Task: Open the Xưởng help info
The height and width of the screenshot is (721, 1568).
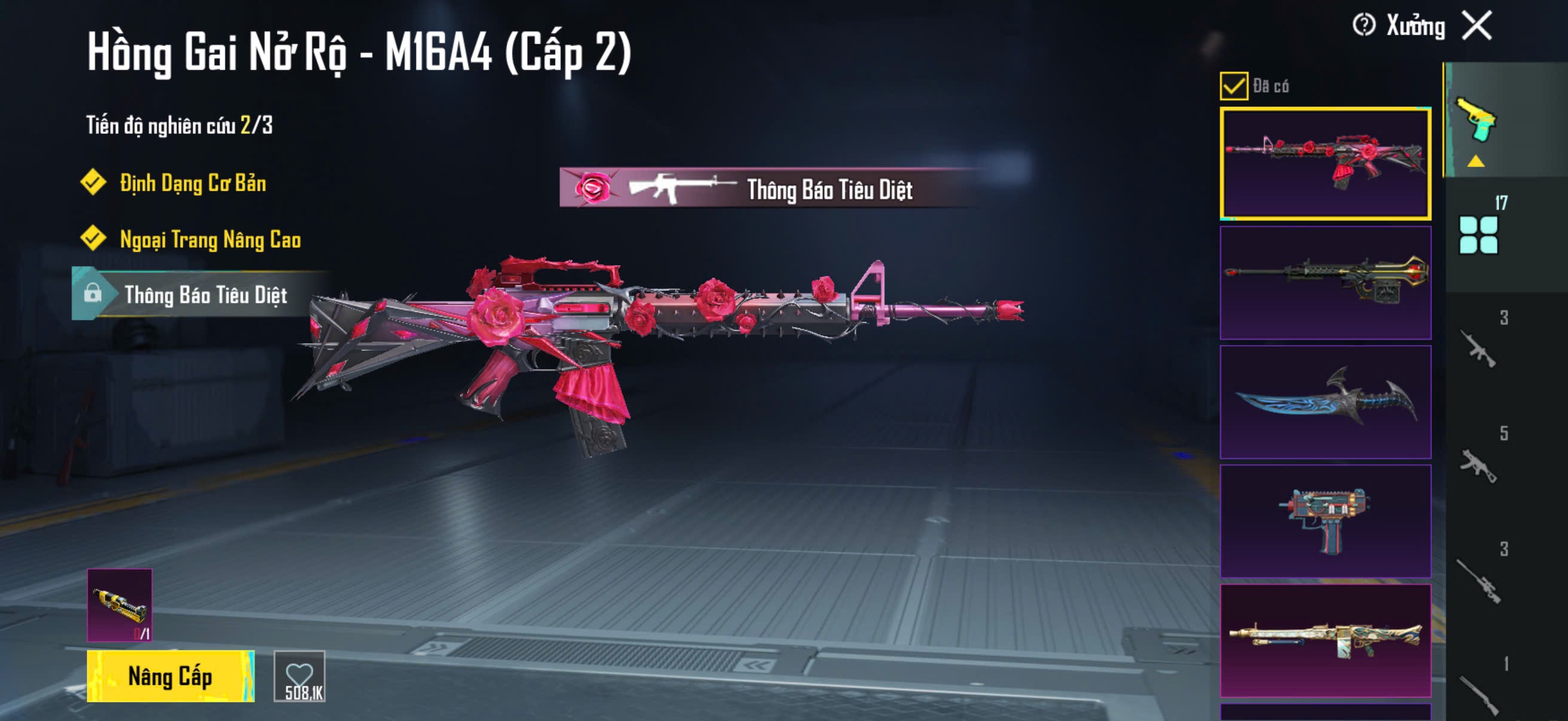Action: [x=1363, y=26]
